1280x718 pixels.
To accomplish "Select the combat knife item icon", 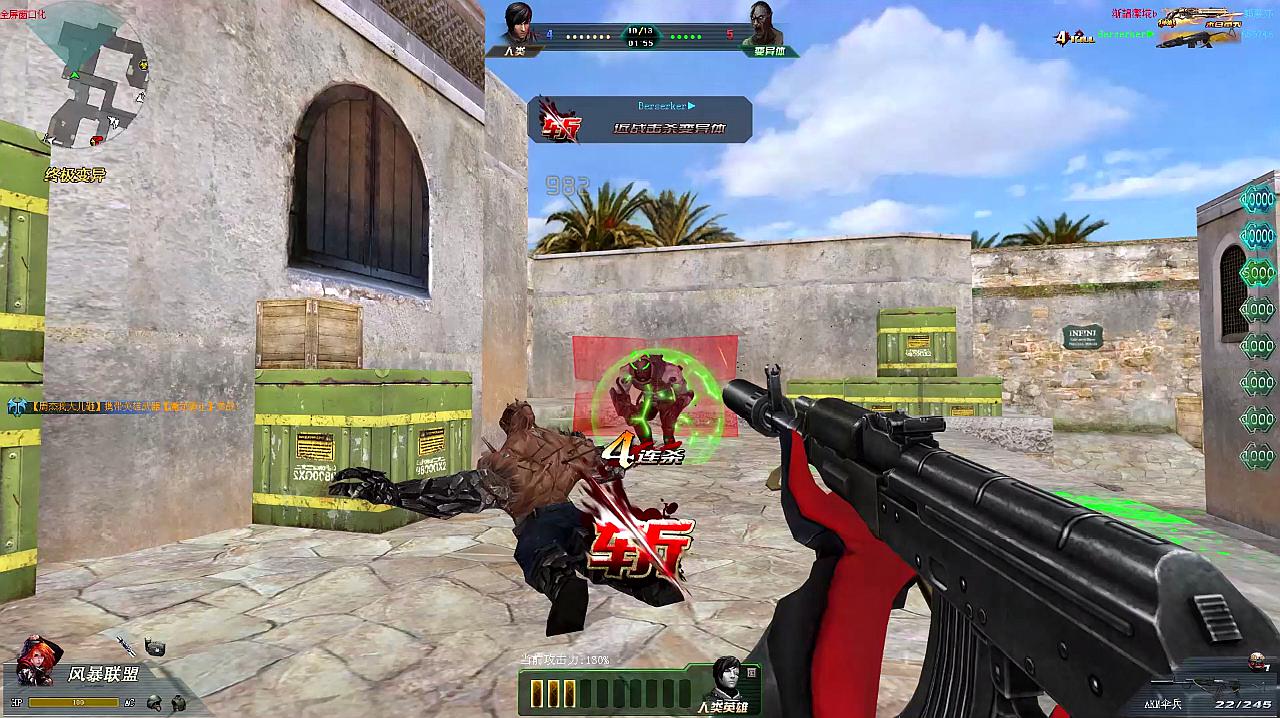I will pyautogui.click(x=126, y=647).
